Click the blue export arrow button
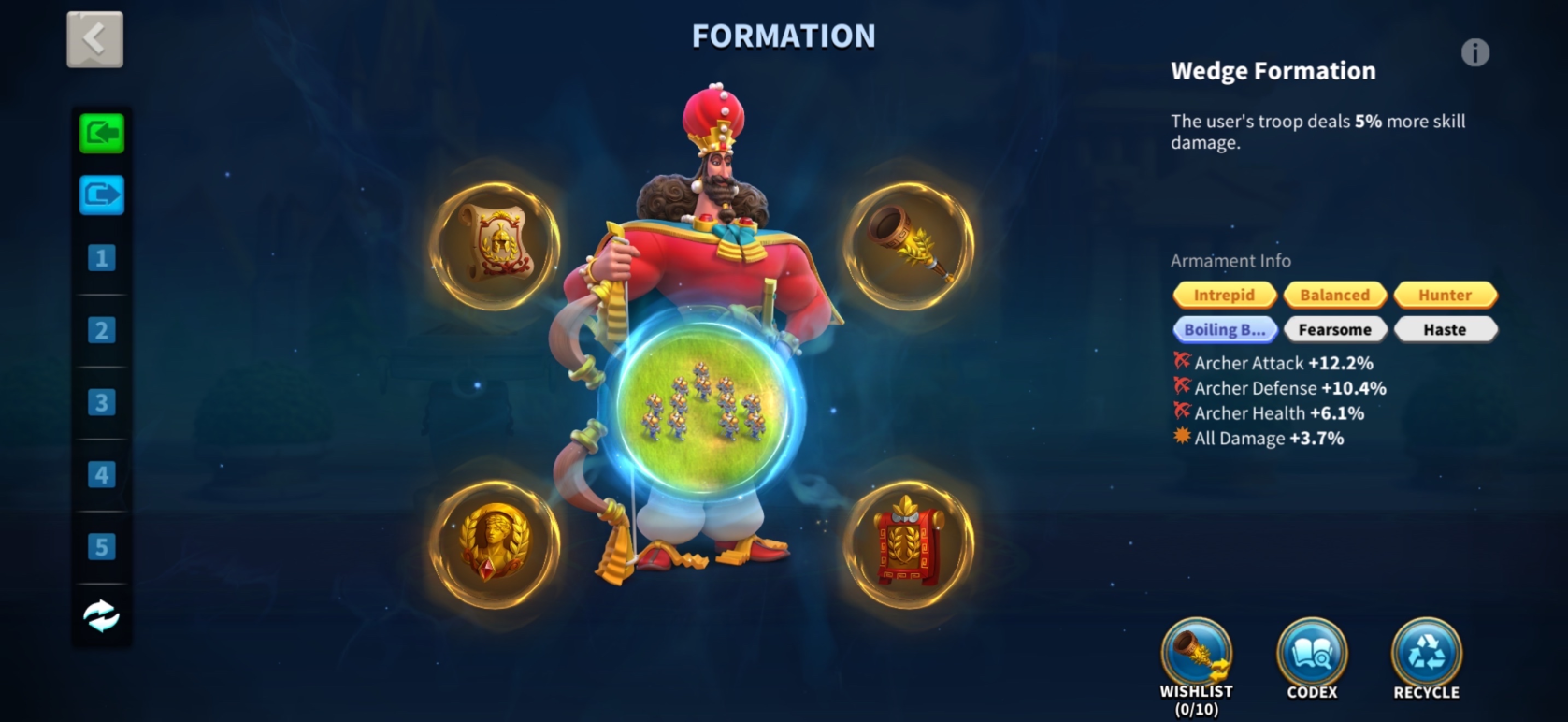 [x=102, y=195]
